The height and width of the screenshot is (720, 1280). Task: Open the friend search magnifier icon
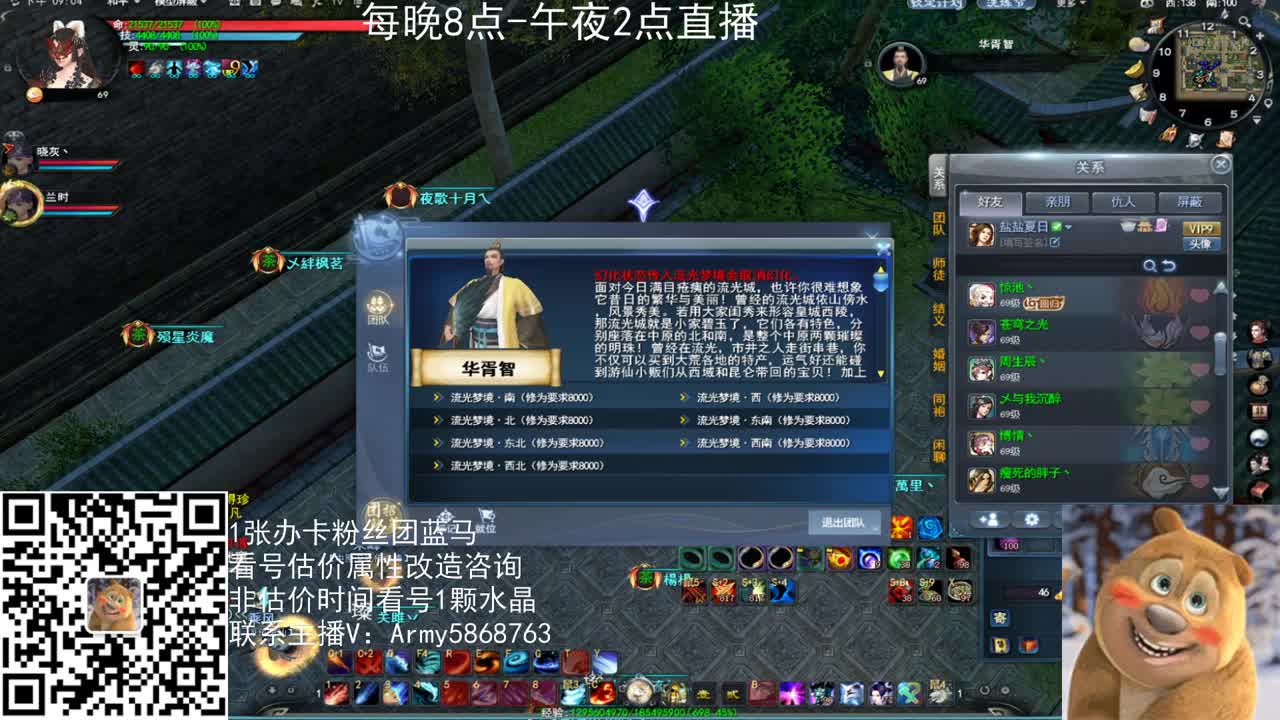(1150, 265)
